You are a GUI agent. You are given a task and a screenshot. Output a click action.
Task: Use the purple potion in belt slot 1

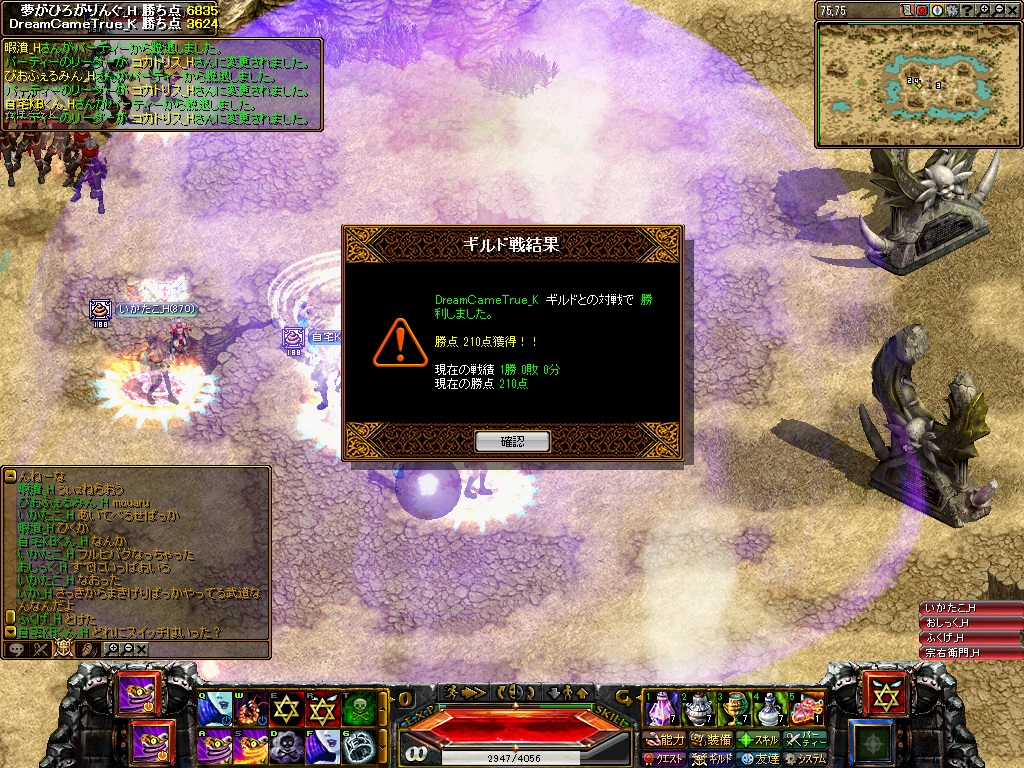click(x=662, y=708)
